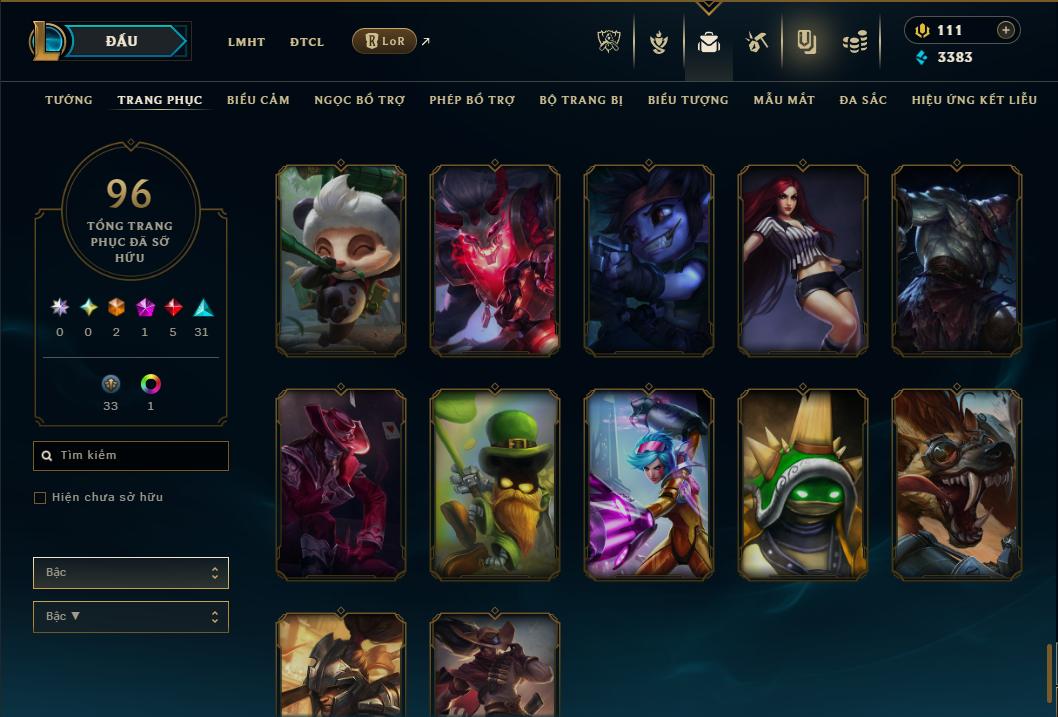Type in the Tìm kiếm search box
The height and width of the screenshot is (717, 1058).
pos(140,456)
